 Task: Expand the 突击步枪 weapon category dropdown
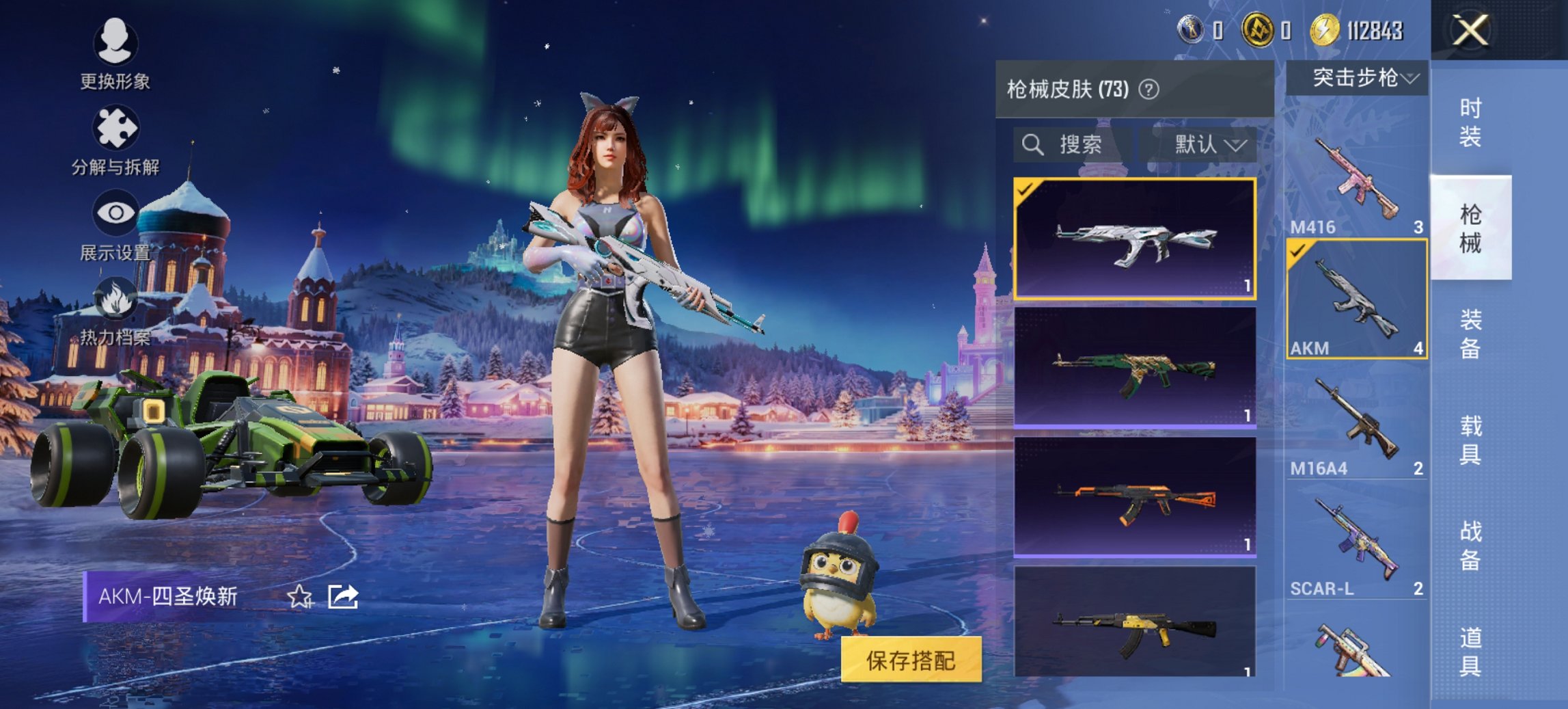point(1358,79)
